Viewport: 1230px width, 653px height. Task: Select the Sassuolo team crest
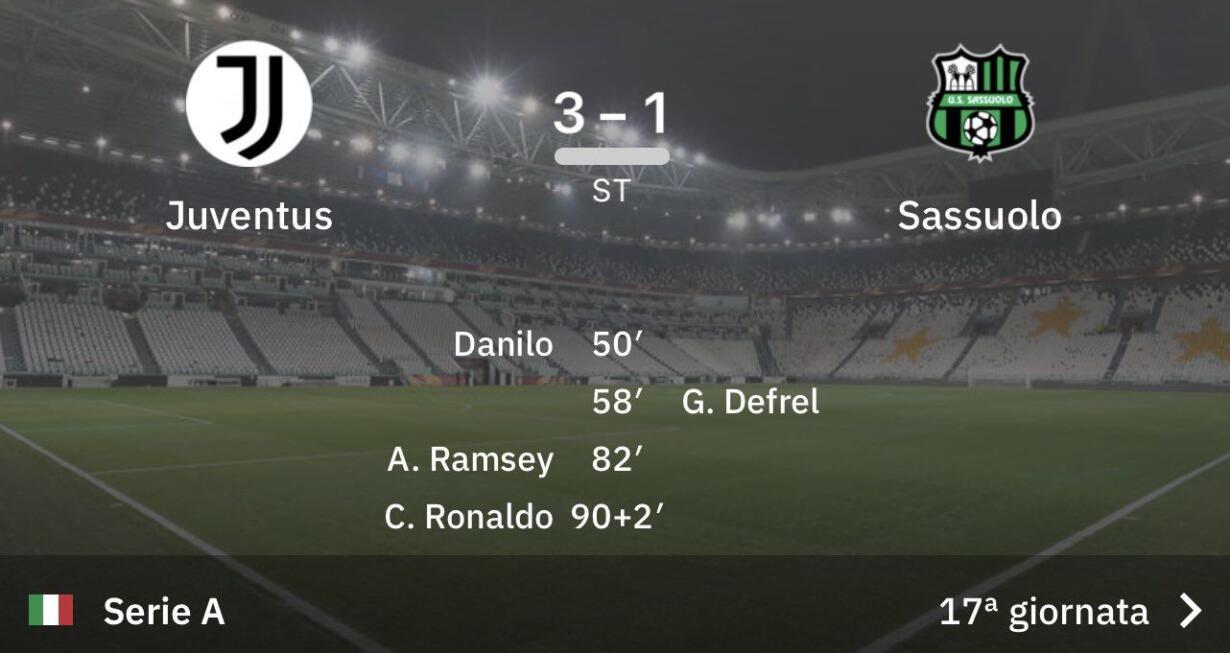[979, 103]
